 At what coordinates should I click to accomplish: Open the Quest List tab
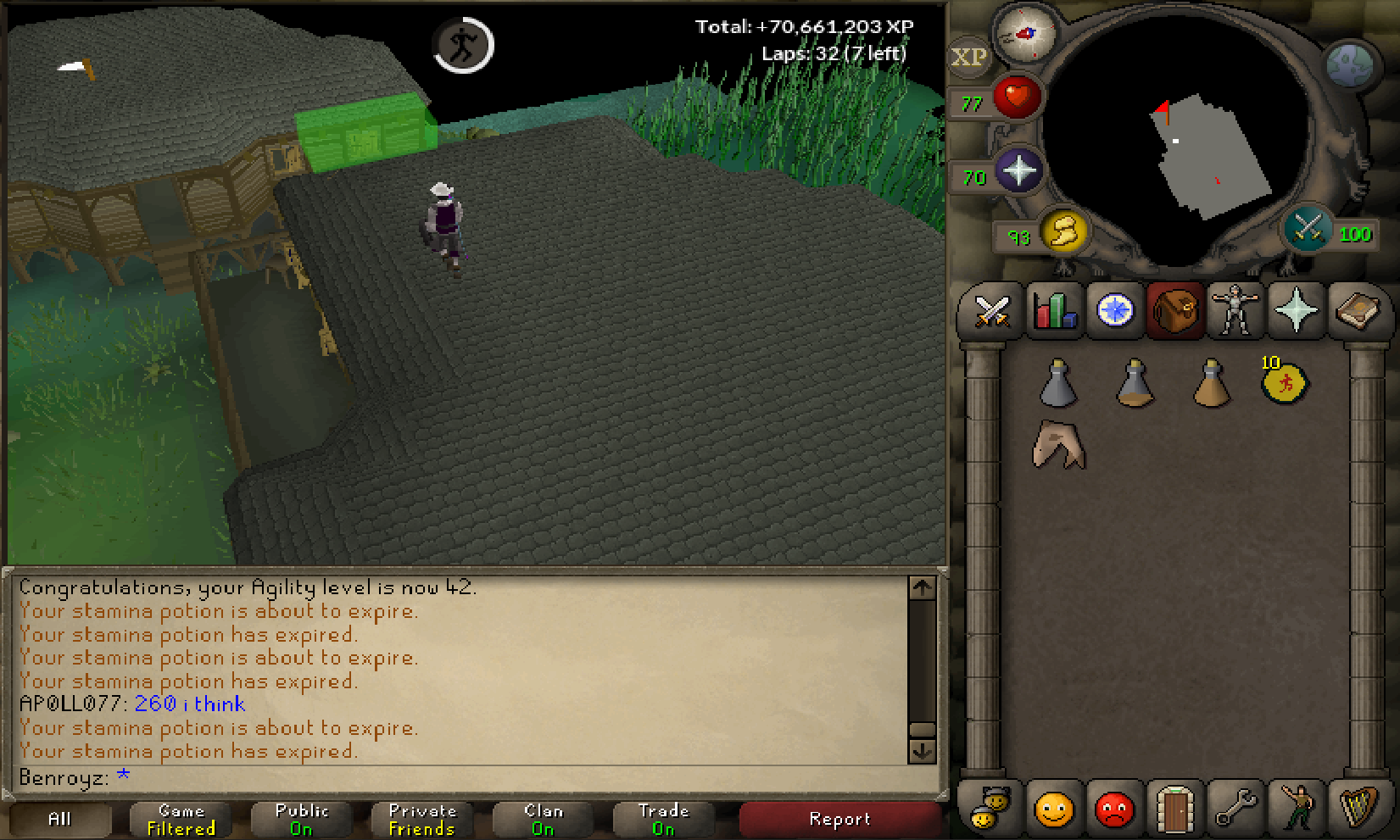(1114, 311)
